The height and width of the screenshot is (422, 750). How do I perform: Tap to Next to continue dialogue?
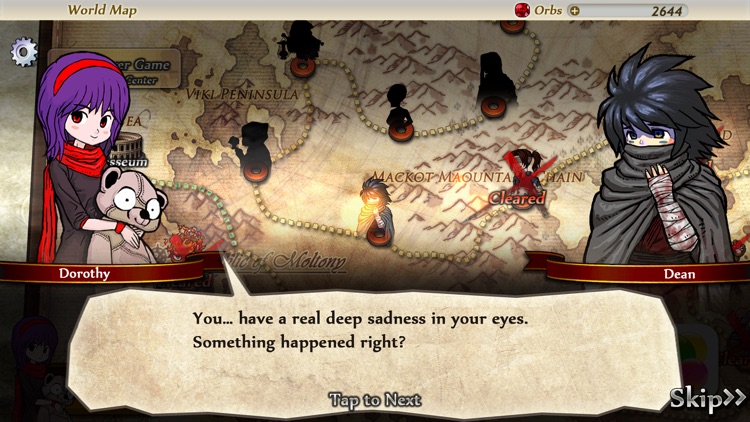point(375,400)
